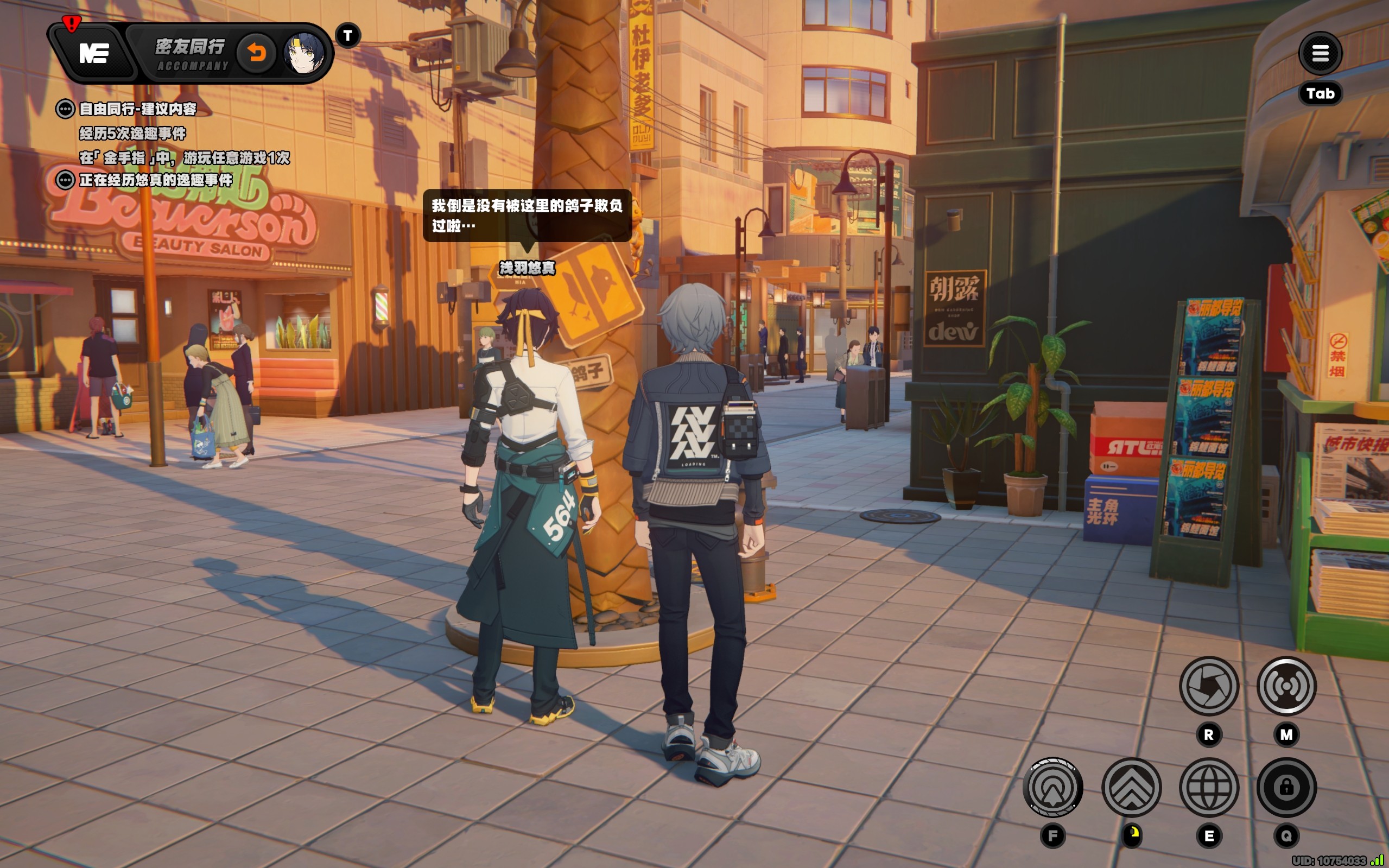Viewport: 1389px width, 868px height.
Task: Select the companion portrait in Accompany panel
Action: (303, 53)
